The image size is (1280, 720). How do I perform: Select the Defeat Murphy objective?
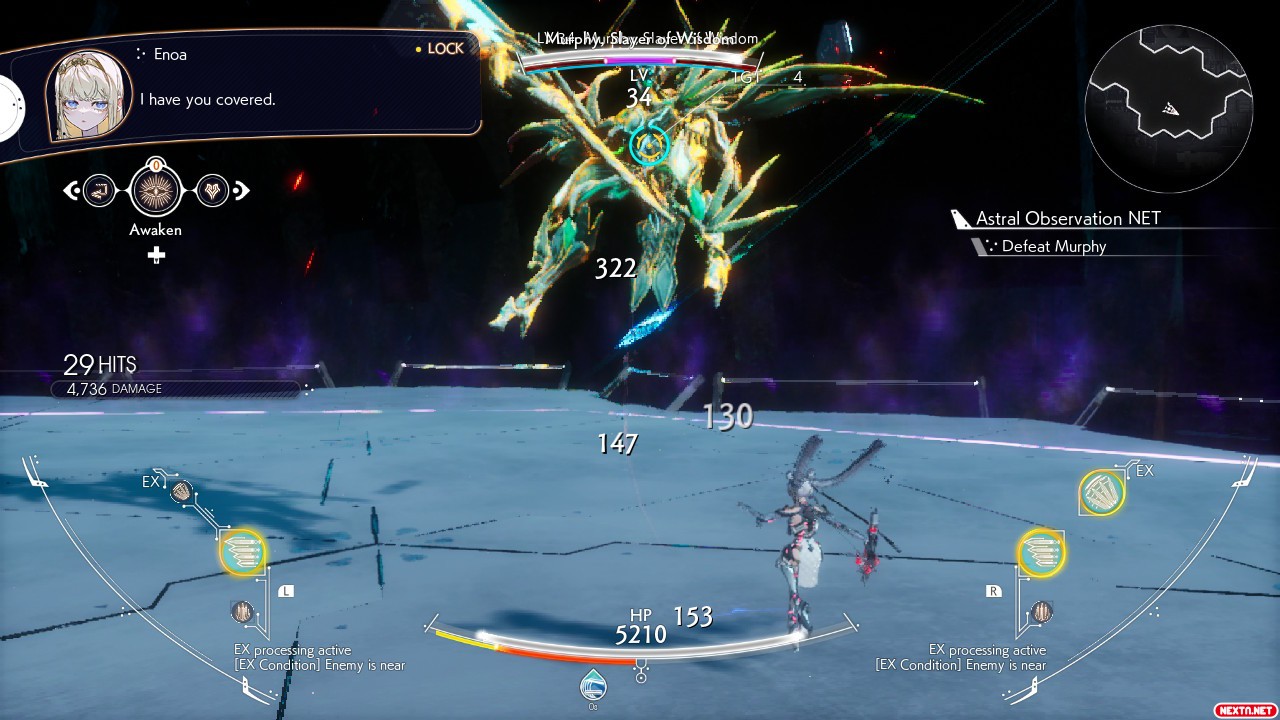click(x=1053, y=247)
